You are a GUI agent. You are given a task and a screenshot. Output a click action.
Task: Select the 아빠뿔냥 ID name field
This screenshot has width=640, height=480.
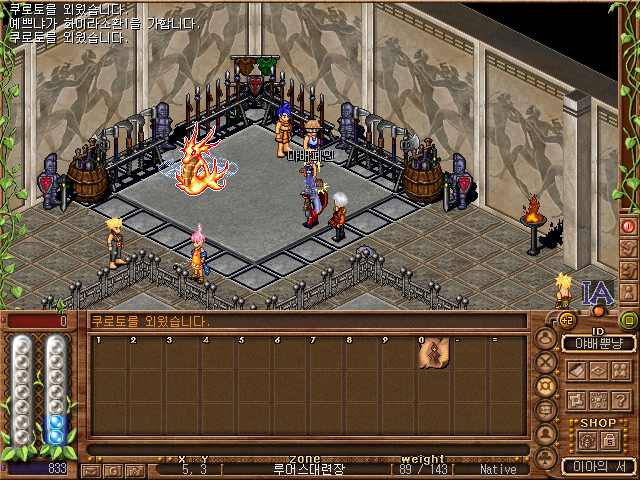coord(598,344)
